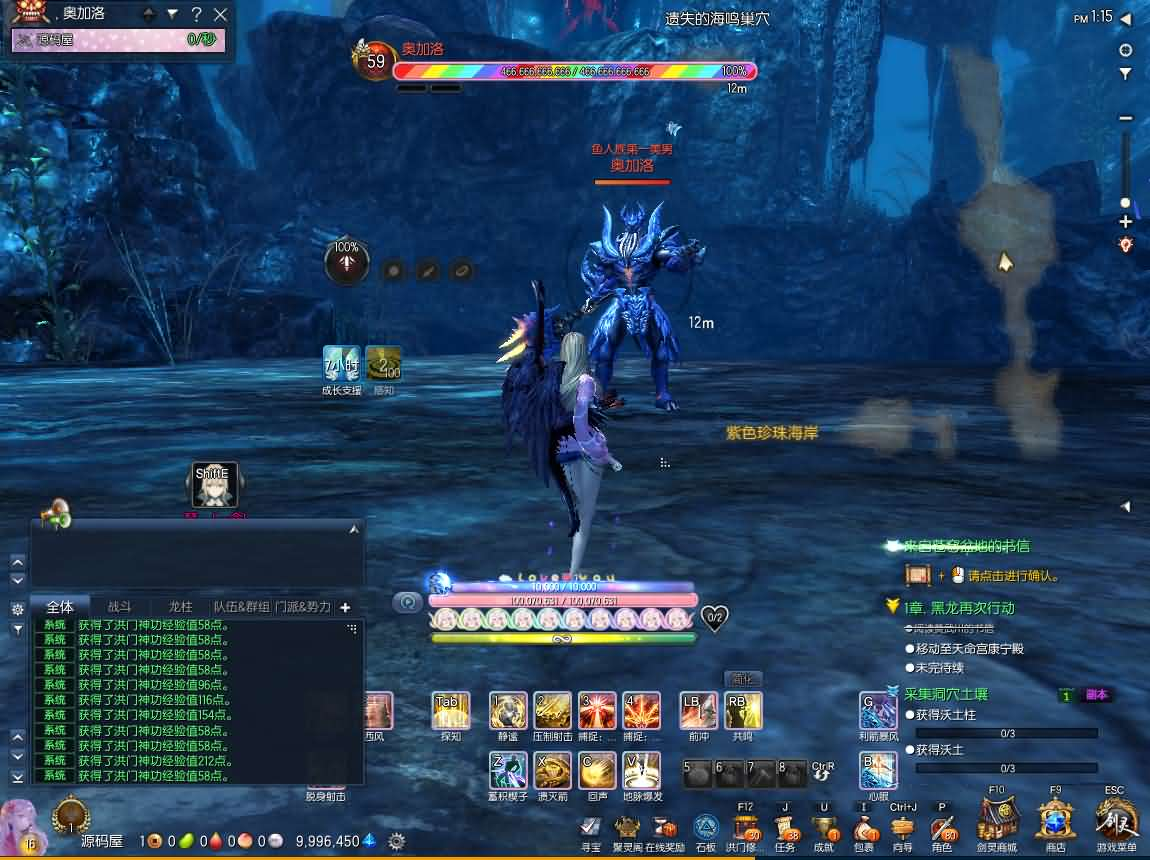Screen dimensions: 1150x860
Task: Open the 包裹 inventory bag
Action: (864, 829)
